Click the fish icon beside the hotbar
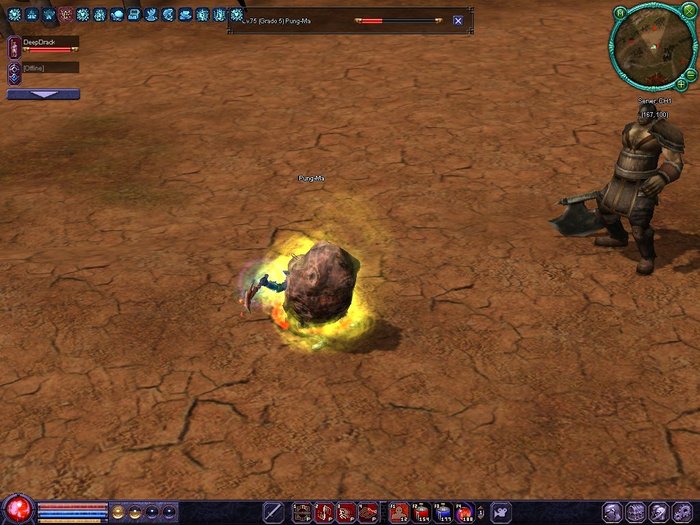 500,512
